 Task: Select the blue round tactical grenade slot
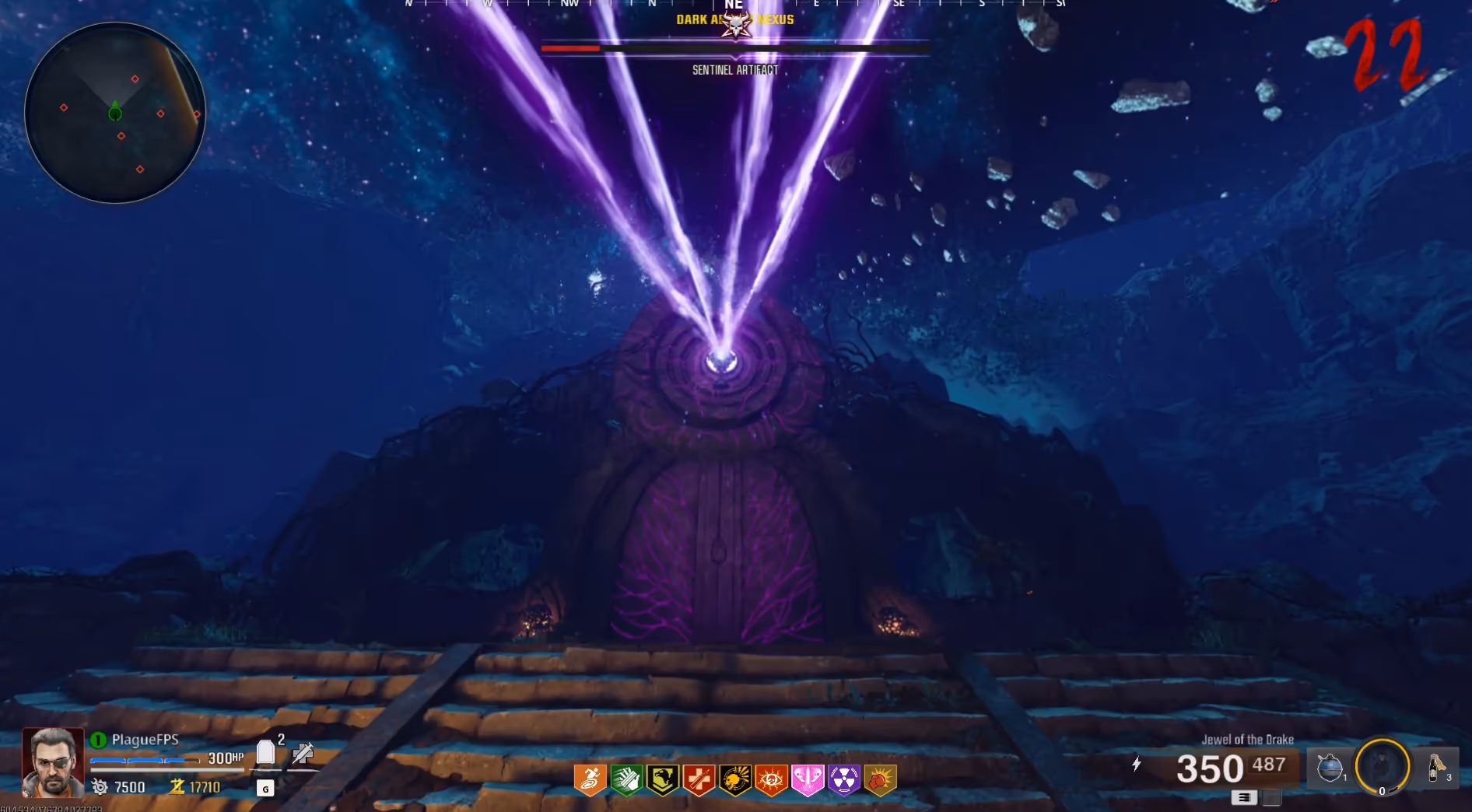pos(1330,768)
